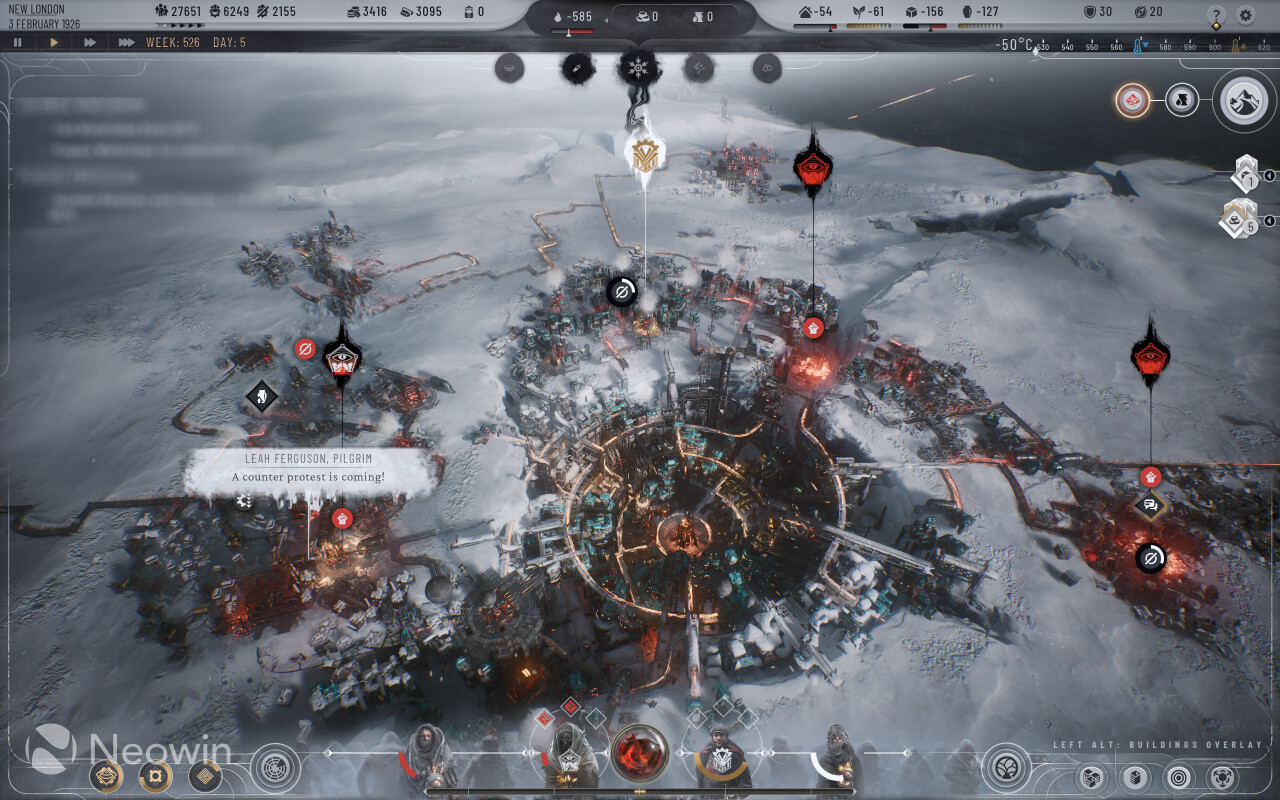Open the large mountain Frostland map button
This screenshot has height=800, width=1280.
tap(1244, 100)
